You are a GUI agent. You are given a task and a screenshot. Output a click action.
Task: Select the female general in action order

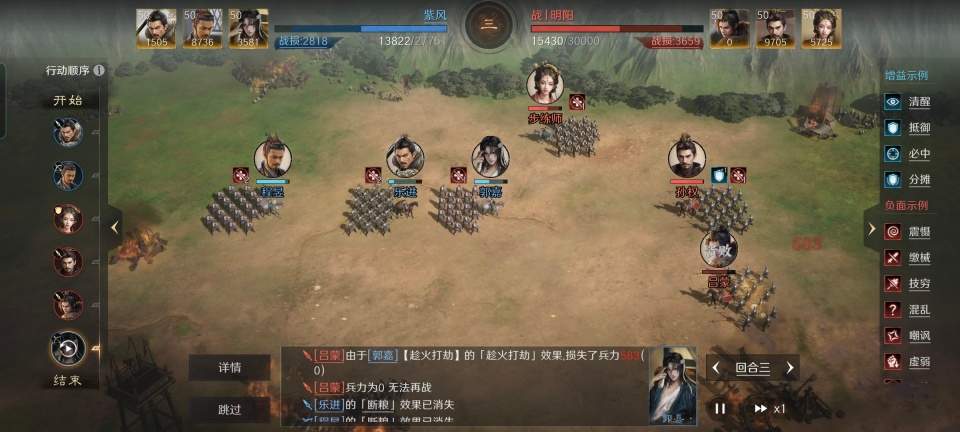click(x=68, y=219)
